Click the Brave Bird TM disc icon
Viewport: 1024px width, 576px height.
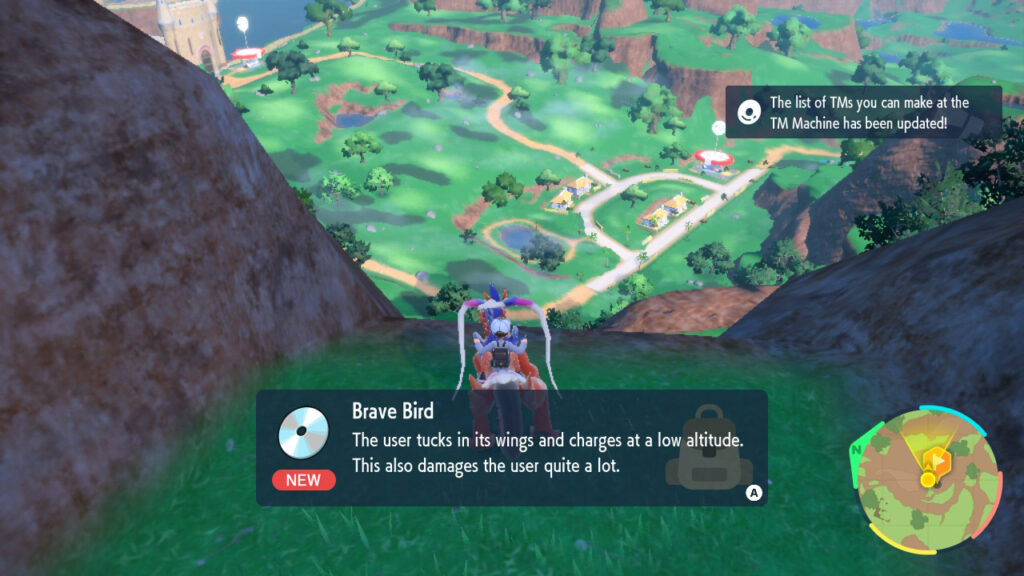[x=303, y=432]
